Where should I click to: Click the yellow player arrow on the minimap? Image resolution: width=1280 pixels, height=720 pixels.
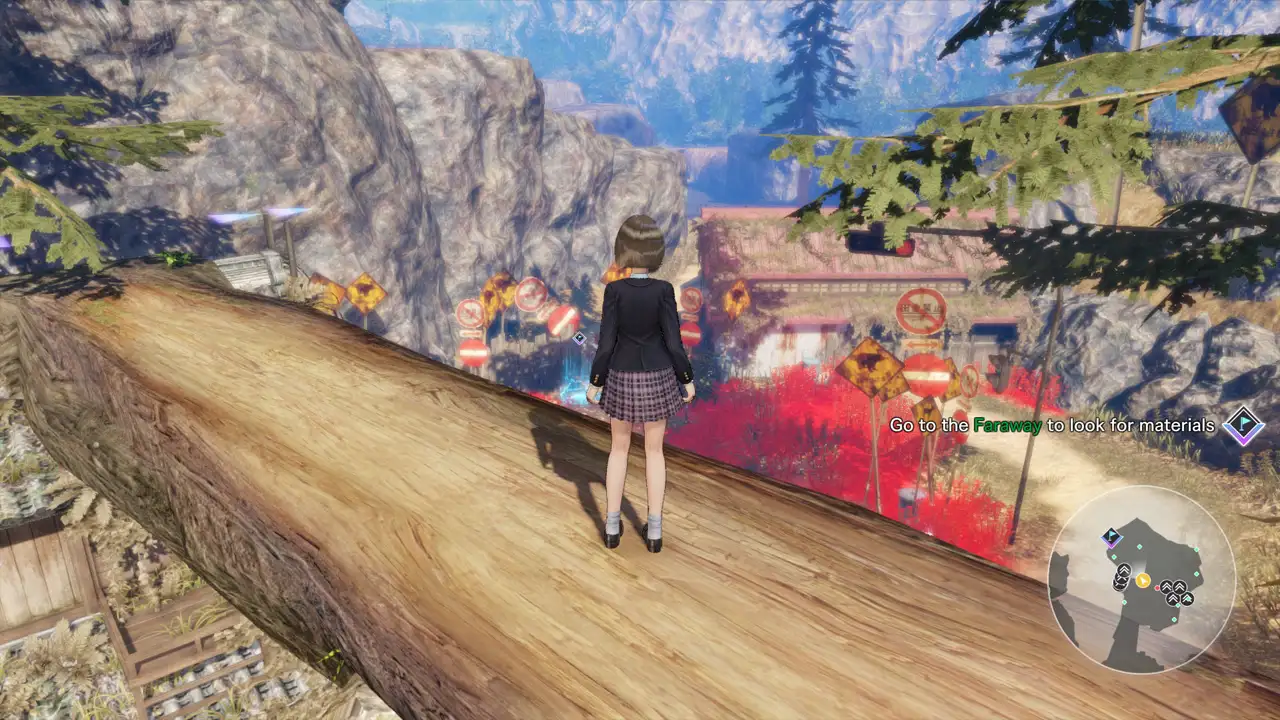pyautogui.click(x=1142, y=580)
